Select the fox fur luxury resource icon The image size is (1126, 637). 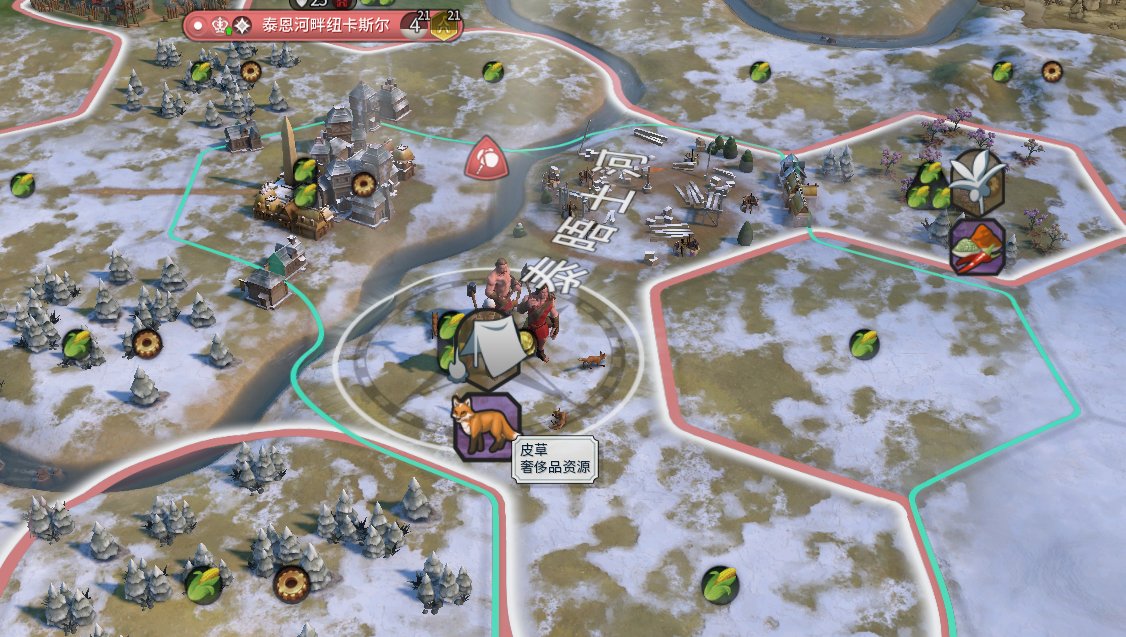click(x=486, y=425)
